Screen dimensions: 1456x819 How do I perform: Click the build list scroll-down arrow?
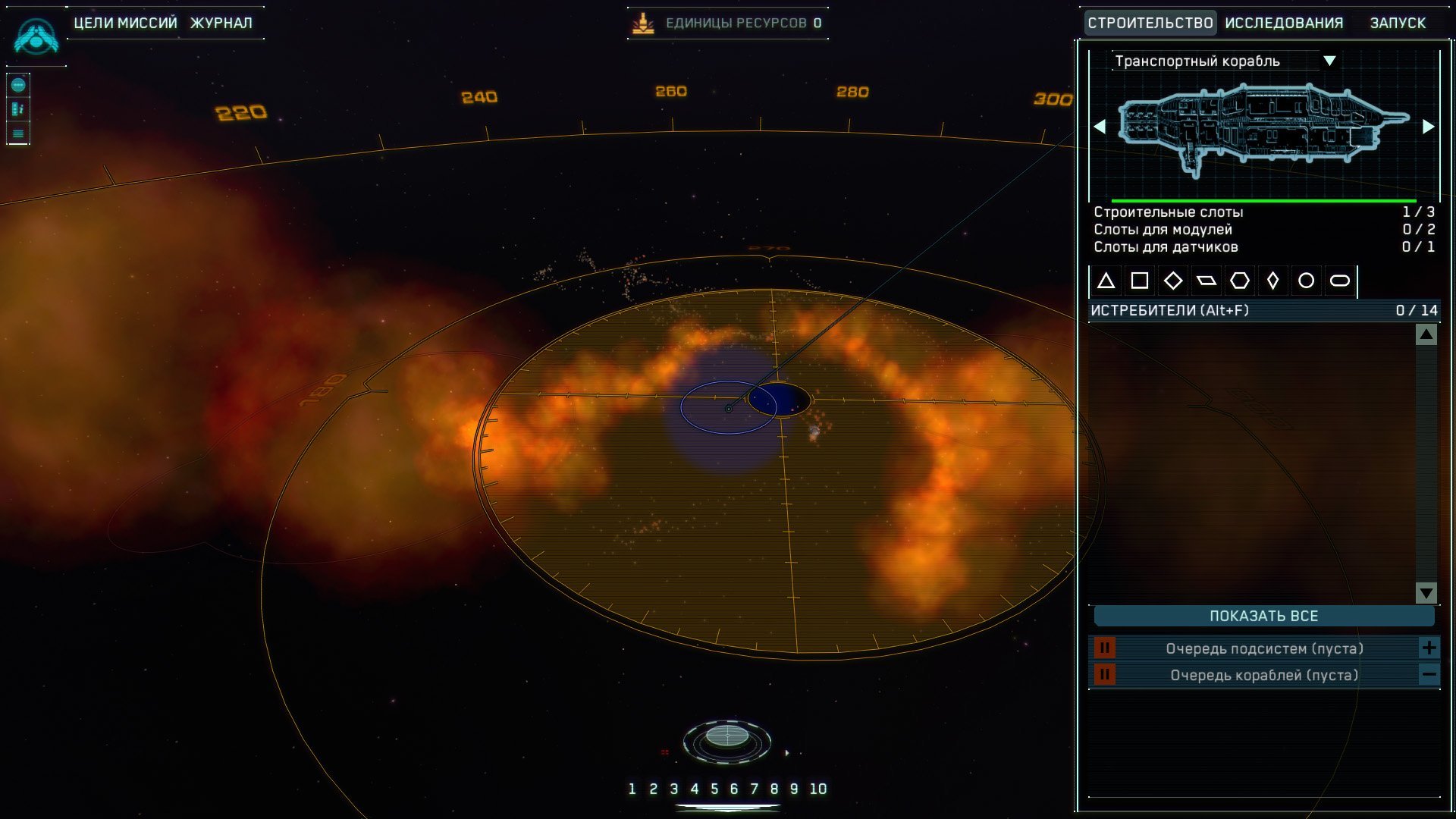1426,592
